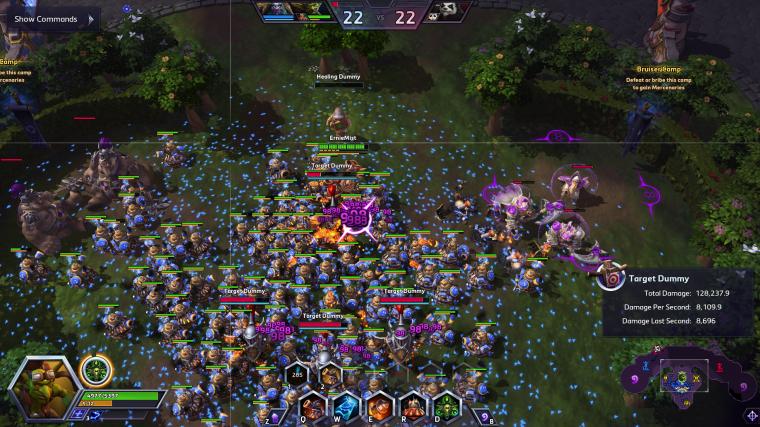Activate the Q ability icon
The image size is (760, 427).
[x=312, y=407]
